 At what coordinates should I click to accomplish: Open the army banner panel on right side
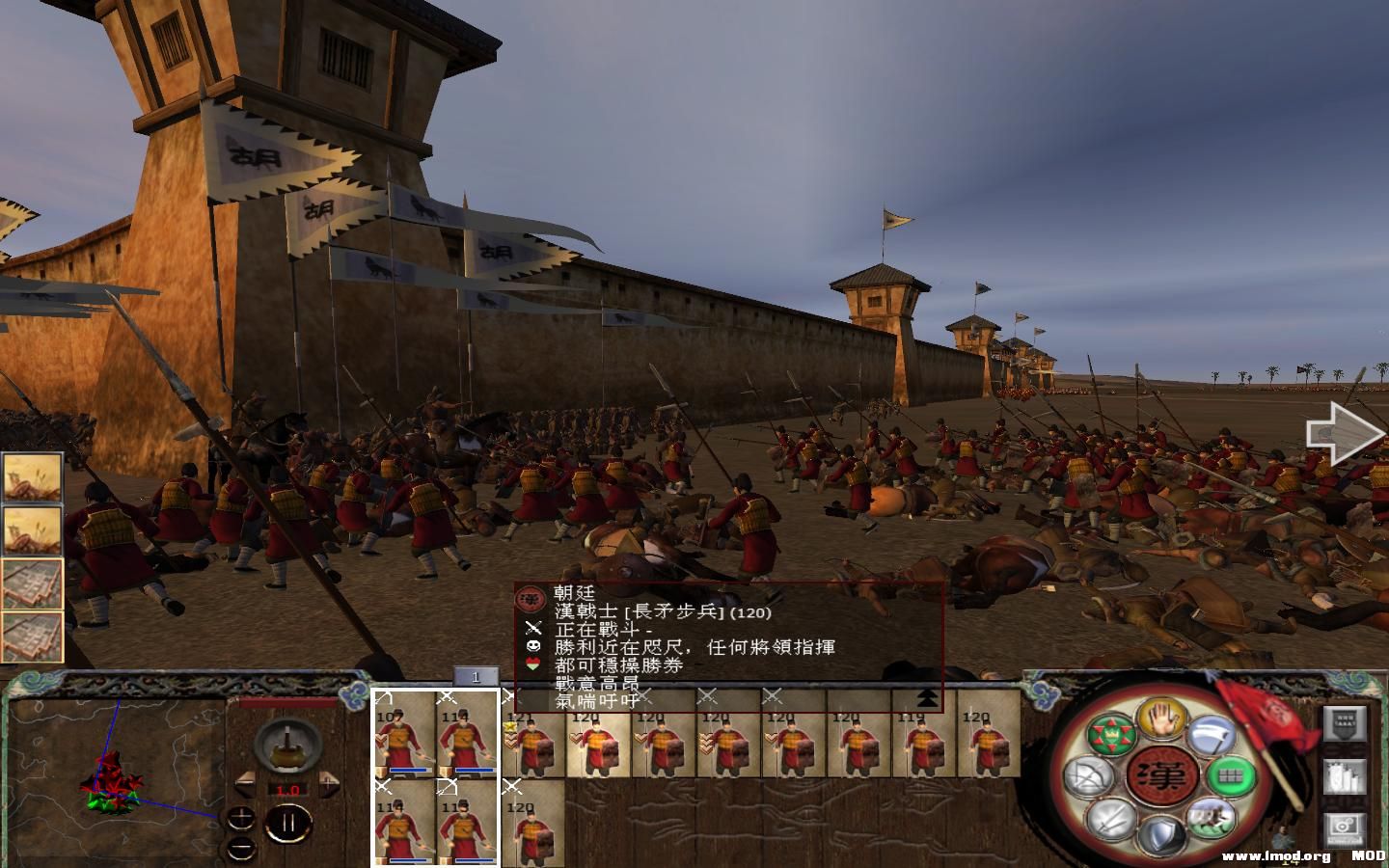[x=1347, y=723]
